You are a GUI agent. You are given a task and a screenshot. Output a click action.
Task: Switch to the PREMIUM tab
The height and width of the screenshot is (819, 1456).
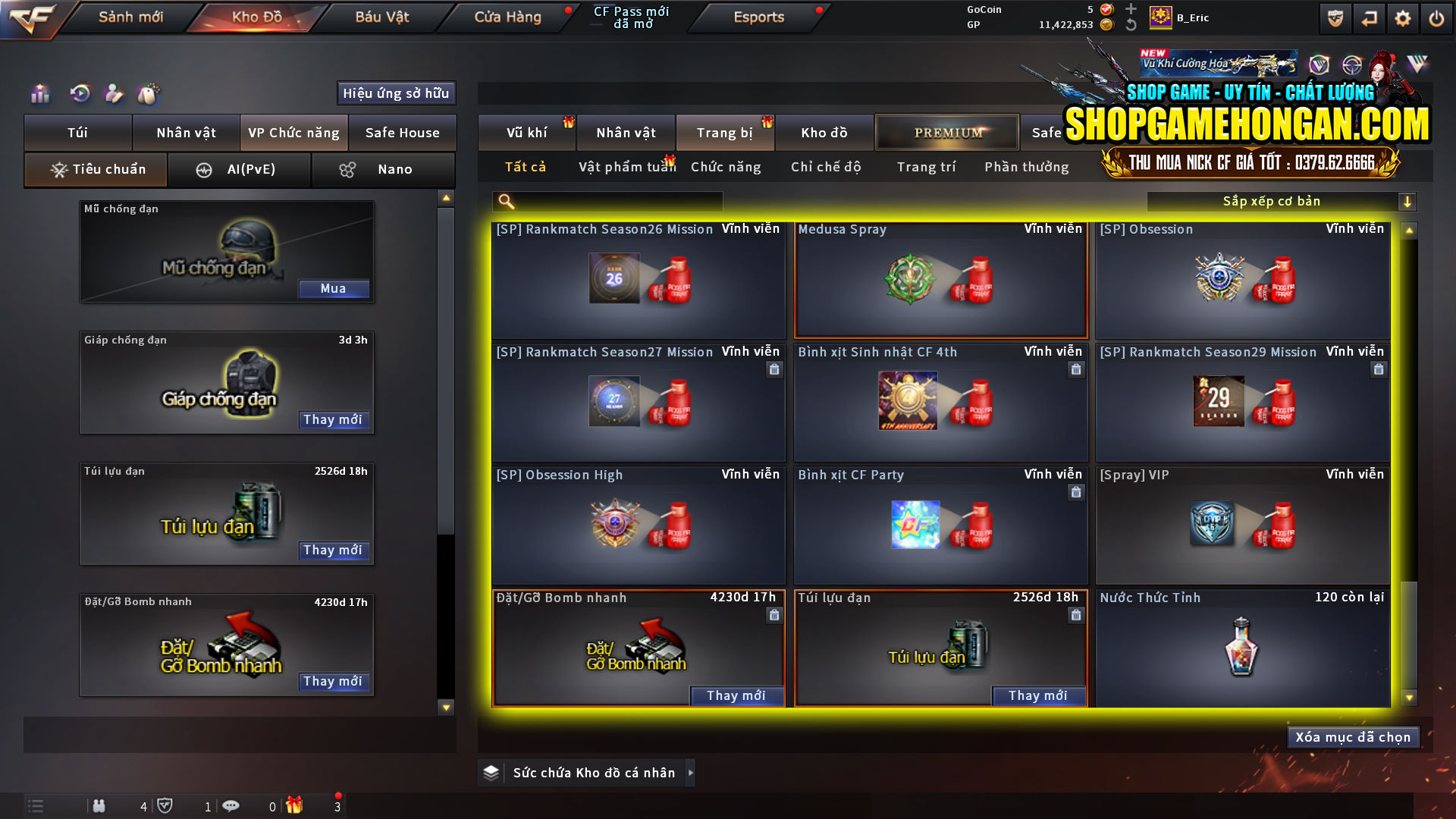tap(946, 132)
